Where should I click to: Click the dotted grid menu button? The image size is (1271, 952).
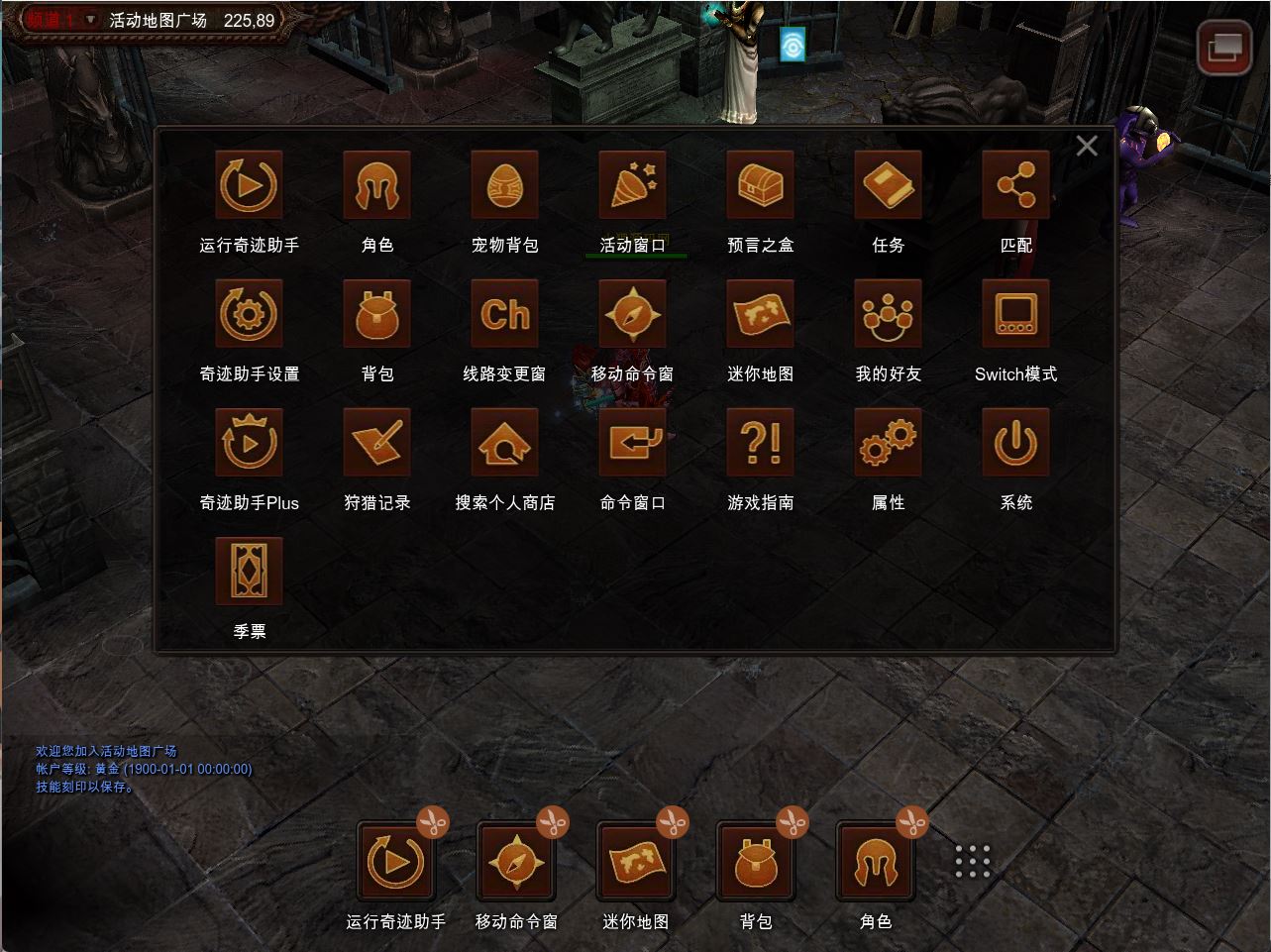pos(973,862)
